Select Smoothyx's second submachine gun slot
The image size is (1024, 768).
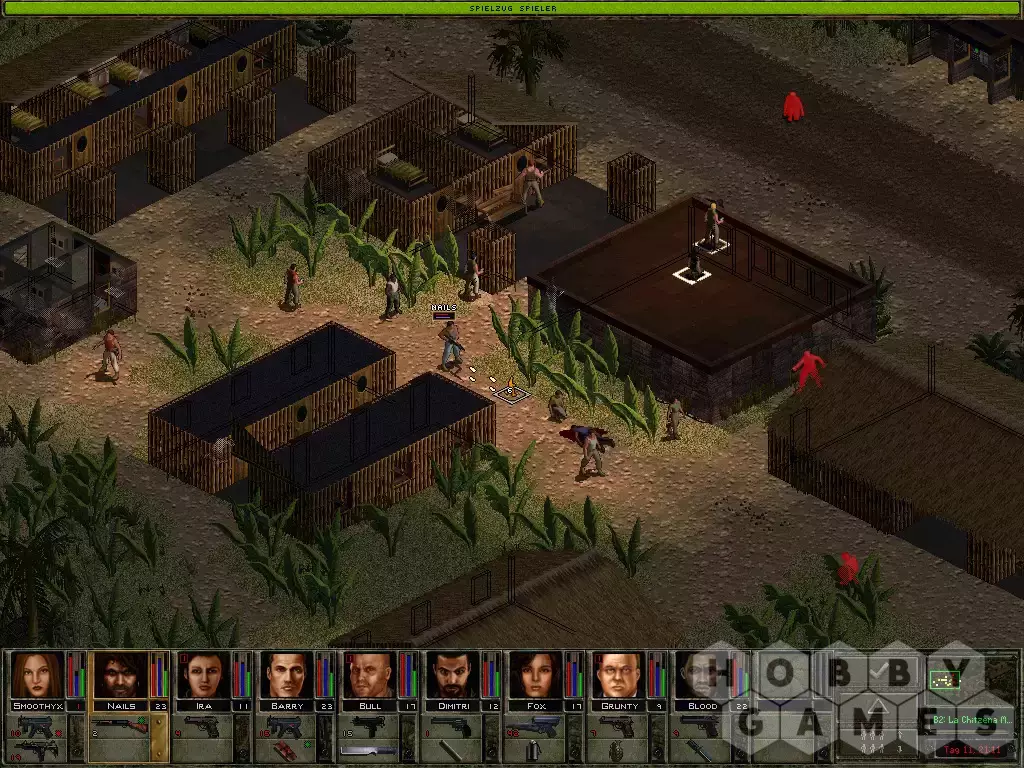[x=38, y=751]
